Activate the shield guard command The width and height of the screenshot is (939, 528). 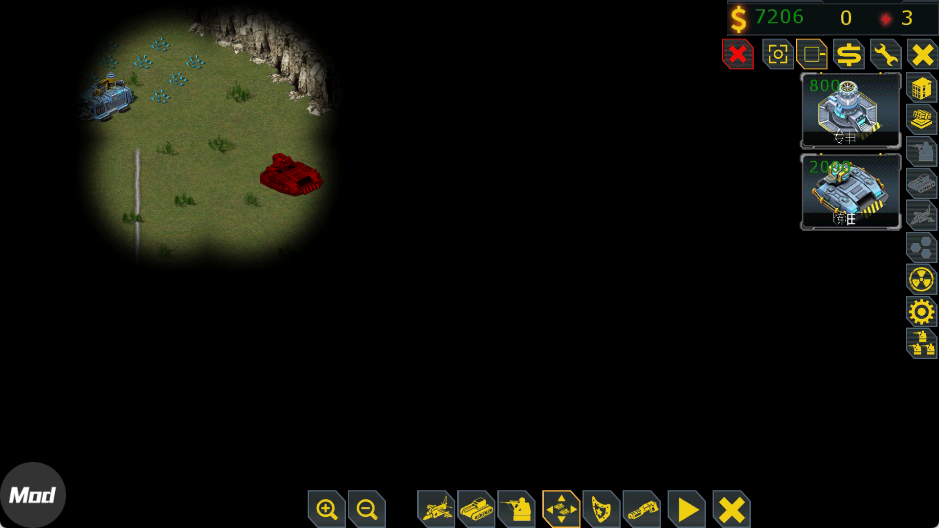coord(601,509)
